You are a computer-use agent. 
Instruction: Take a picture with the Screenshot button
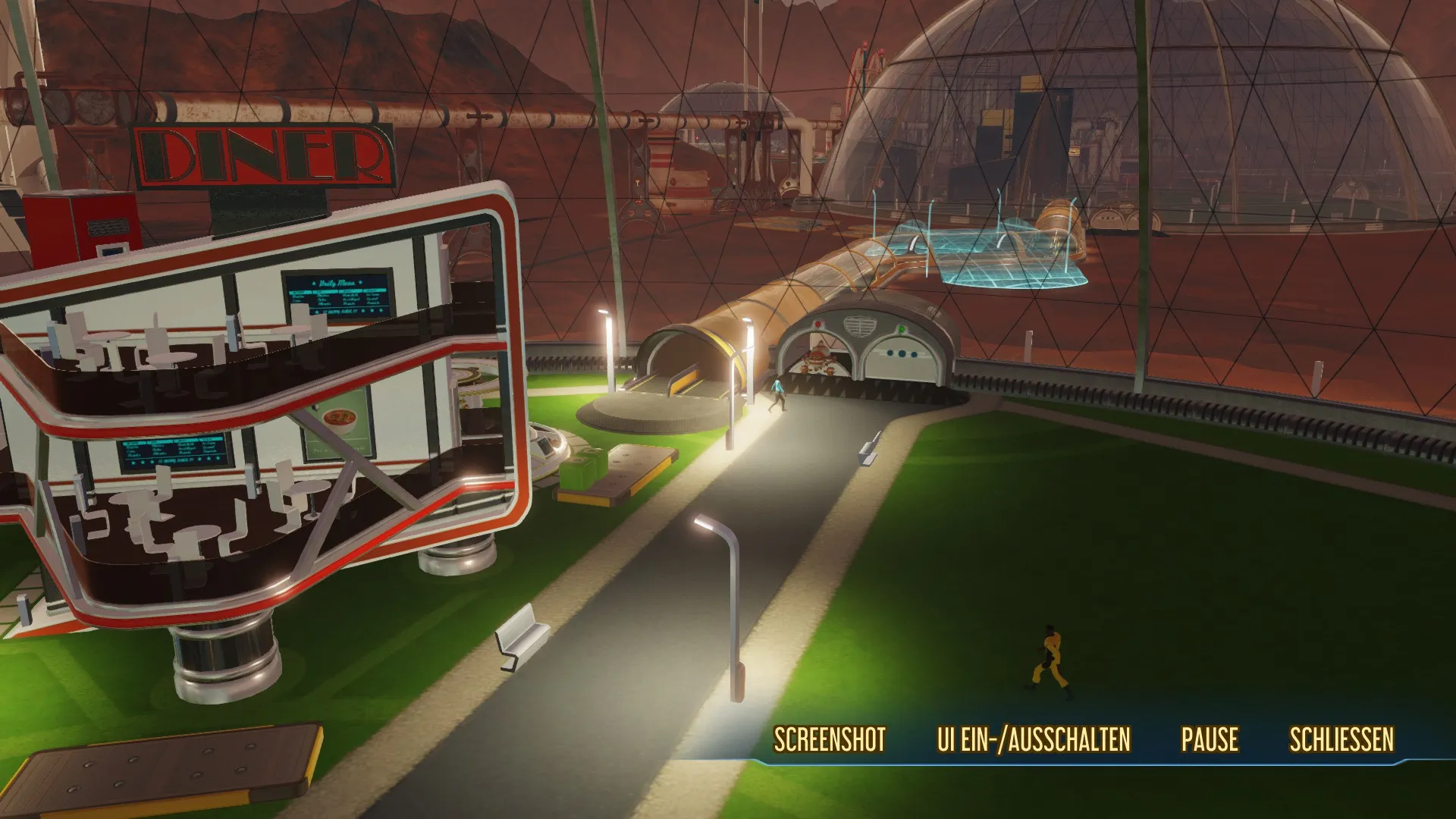830,739
